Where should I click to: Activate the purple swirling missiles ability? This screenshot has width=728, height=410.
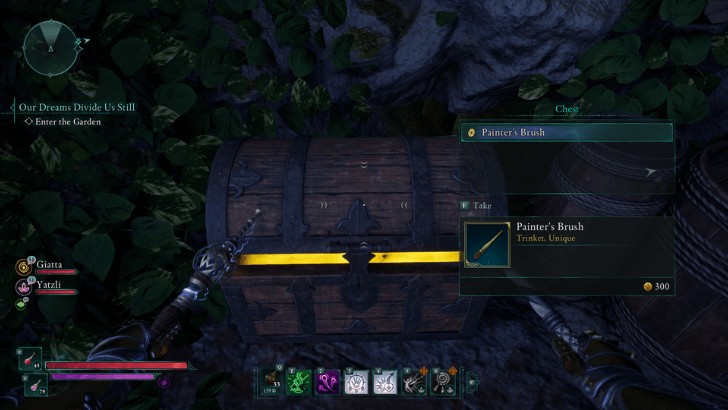(329, 381)
